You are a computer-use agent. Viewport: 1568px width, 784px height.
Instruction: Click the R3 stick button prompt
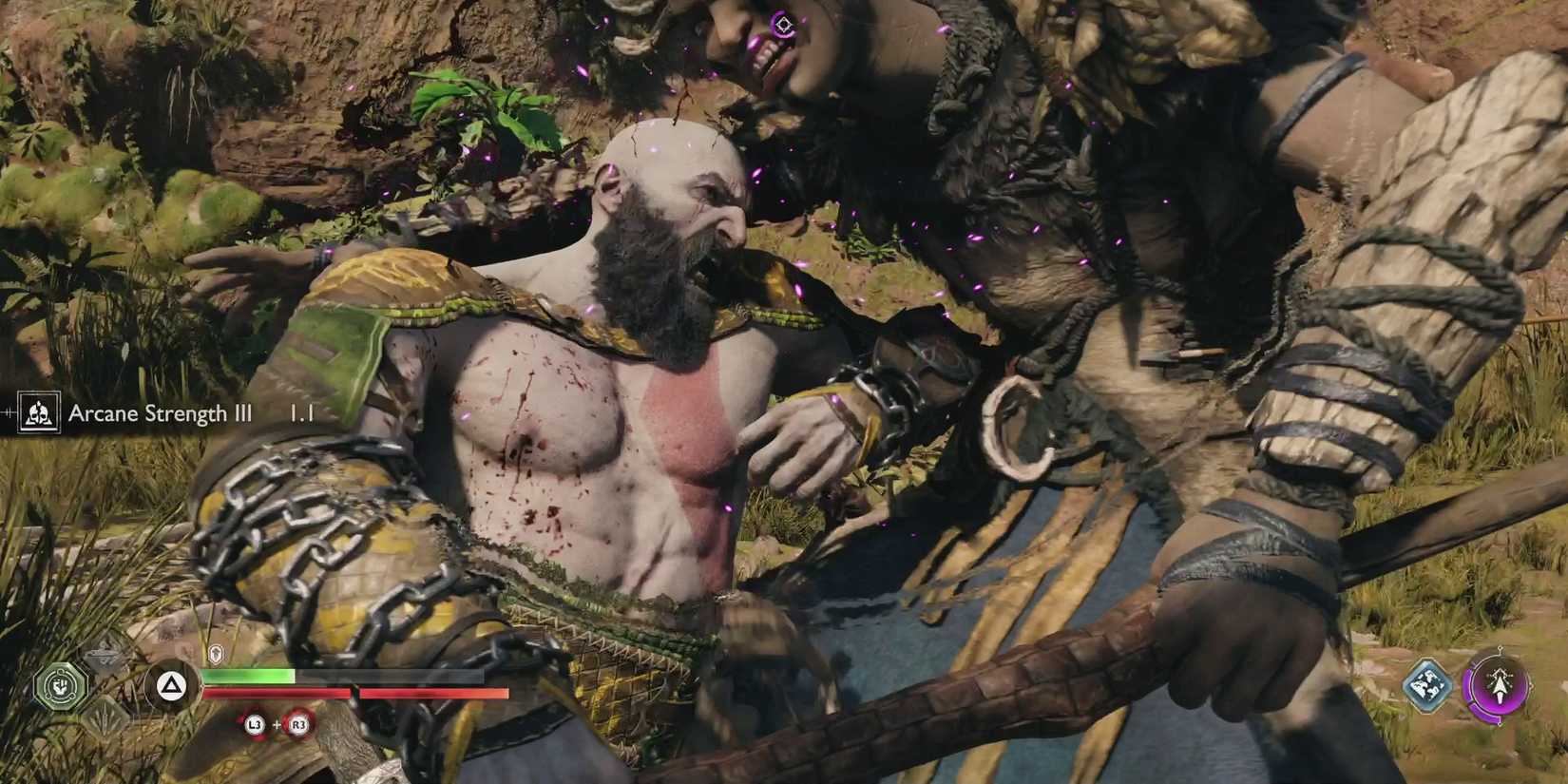coord(299,725)
